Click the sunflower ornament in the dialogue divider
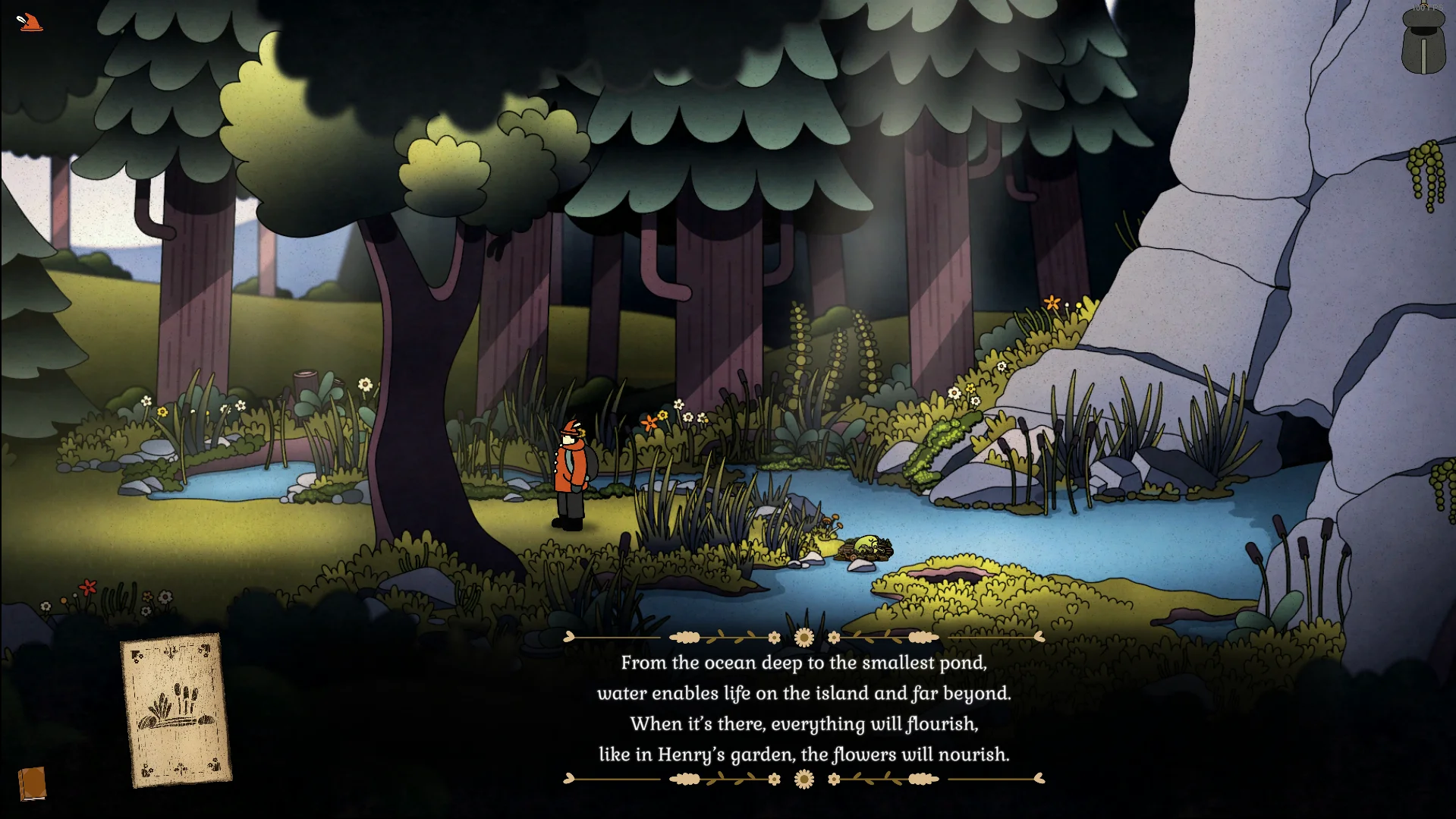Image resolution: width=1456 pixels, height=819 pixels. pos(803,635)
